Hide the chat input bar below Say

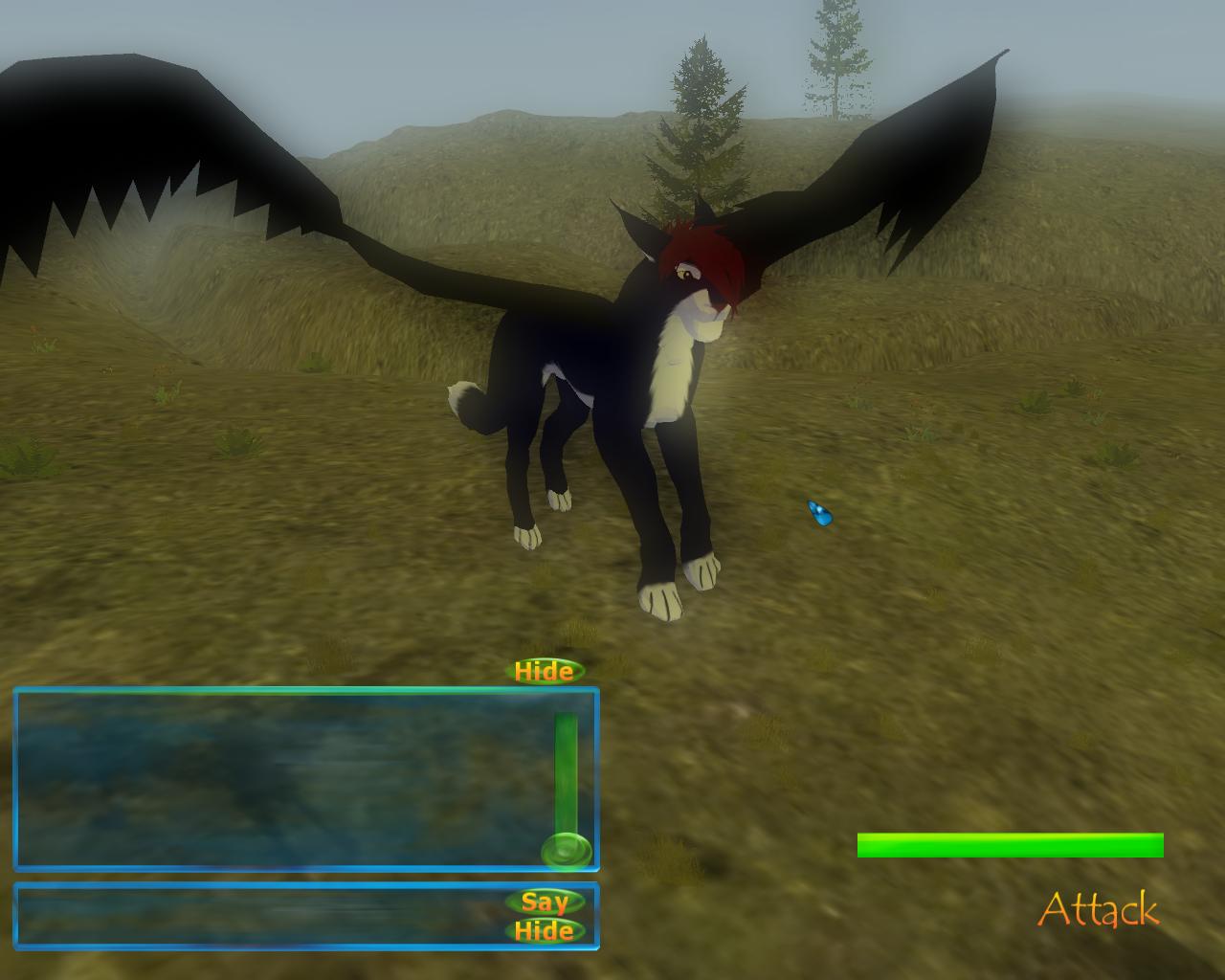tap(544, 930)
